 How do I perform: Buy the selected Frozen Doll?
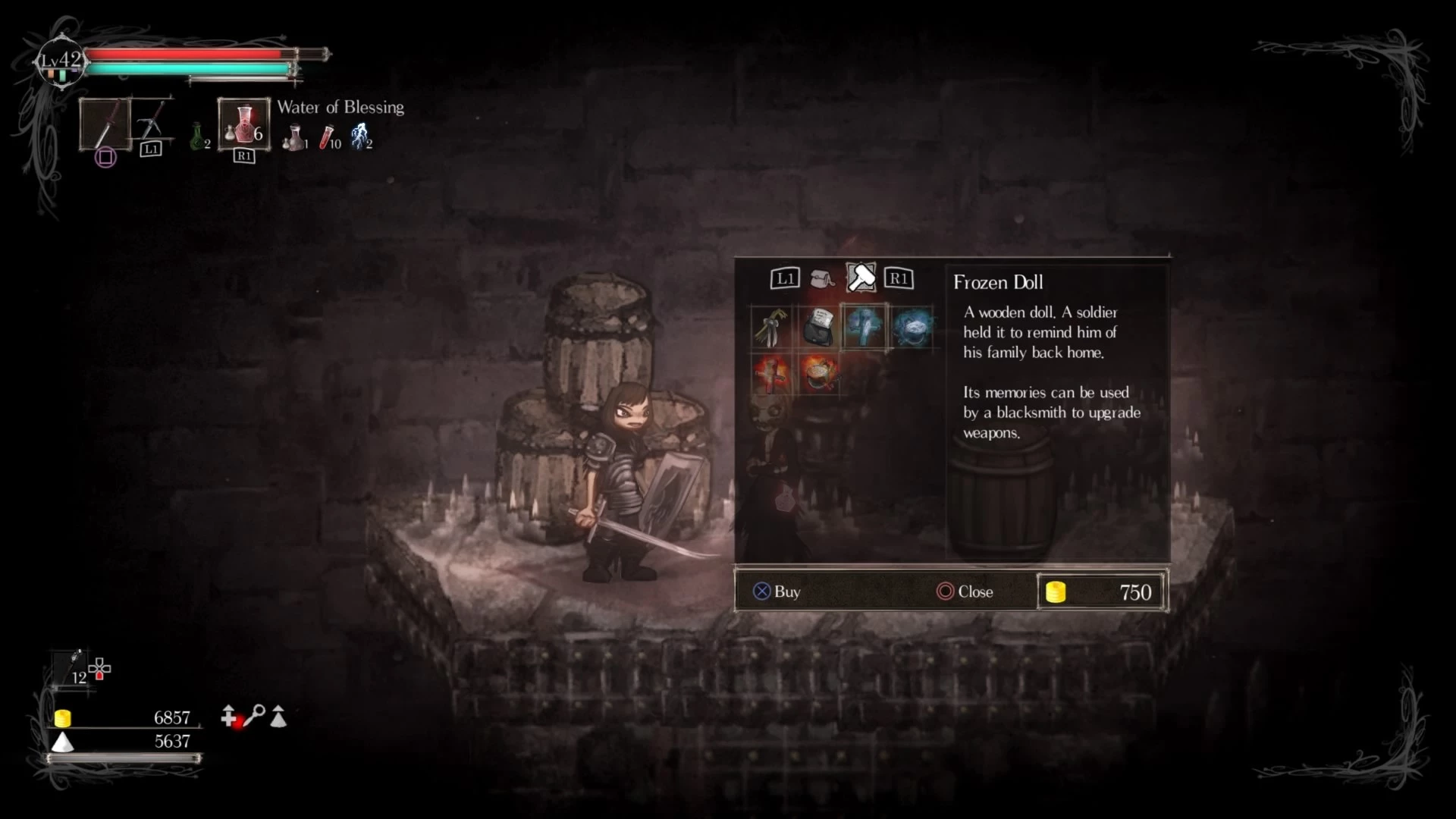point(776,591)
